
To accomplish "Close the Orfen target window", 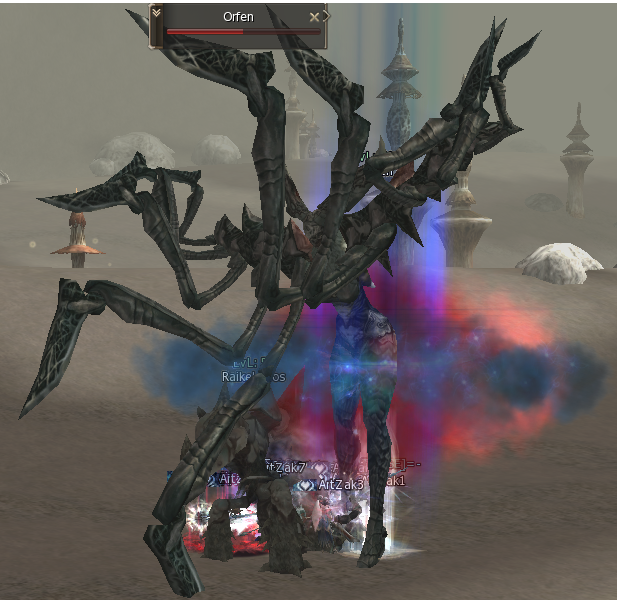I will (315, 17).
